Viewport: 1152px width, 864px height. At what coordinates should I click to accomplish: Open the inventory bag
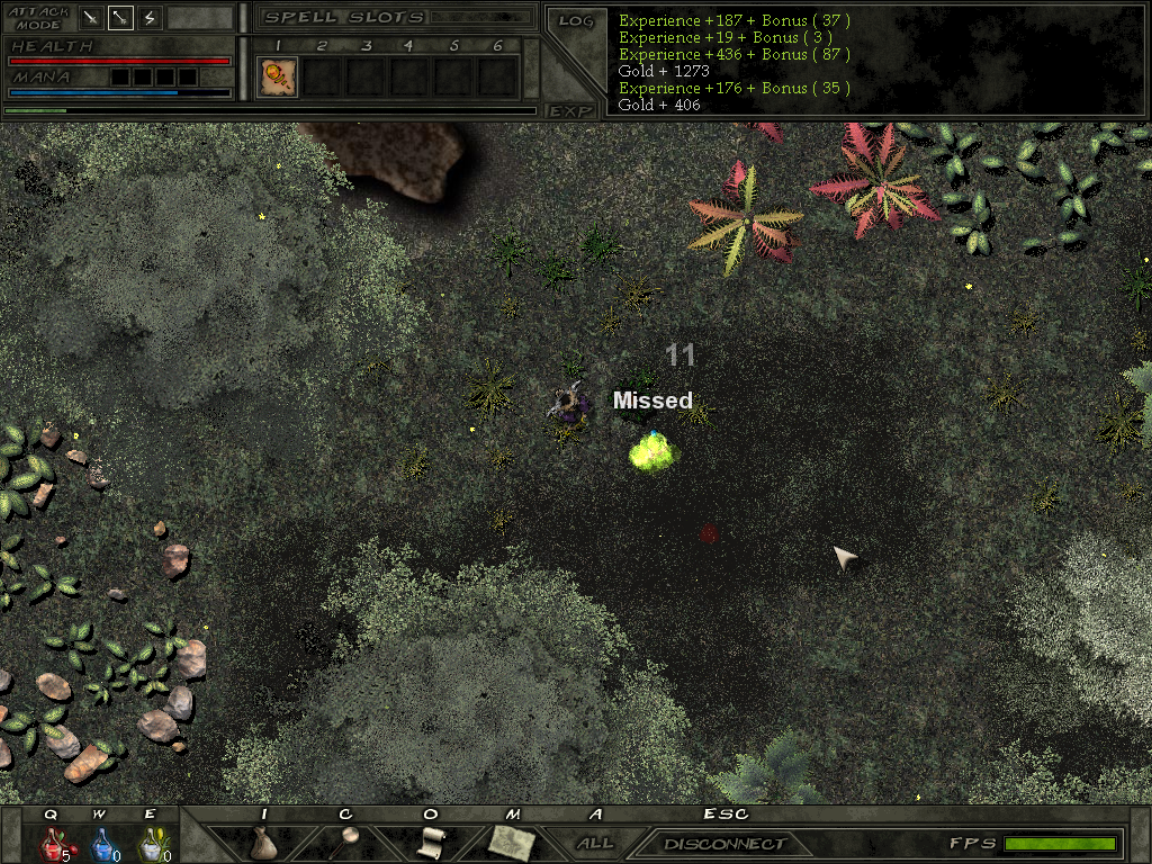[x=263, y=842]
